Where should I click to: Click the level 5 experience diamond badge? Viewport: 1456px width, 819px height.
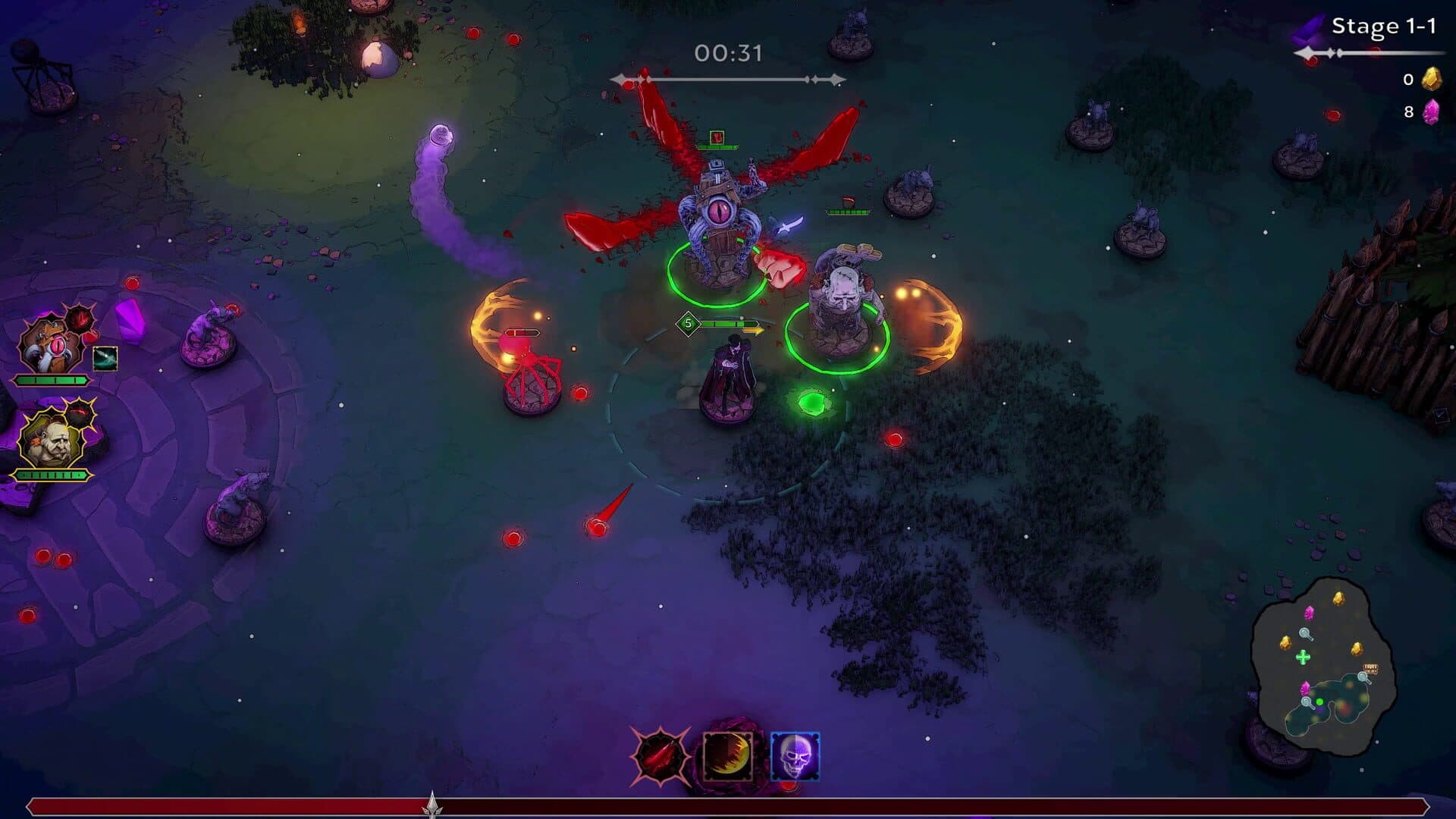(689, 323)
